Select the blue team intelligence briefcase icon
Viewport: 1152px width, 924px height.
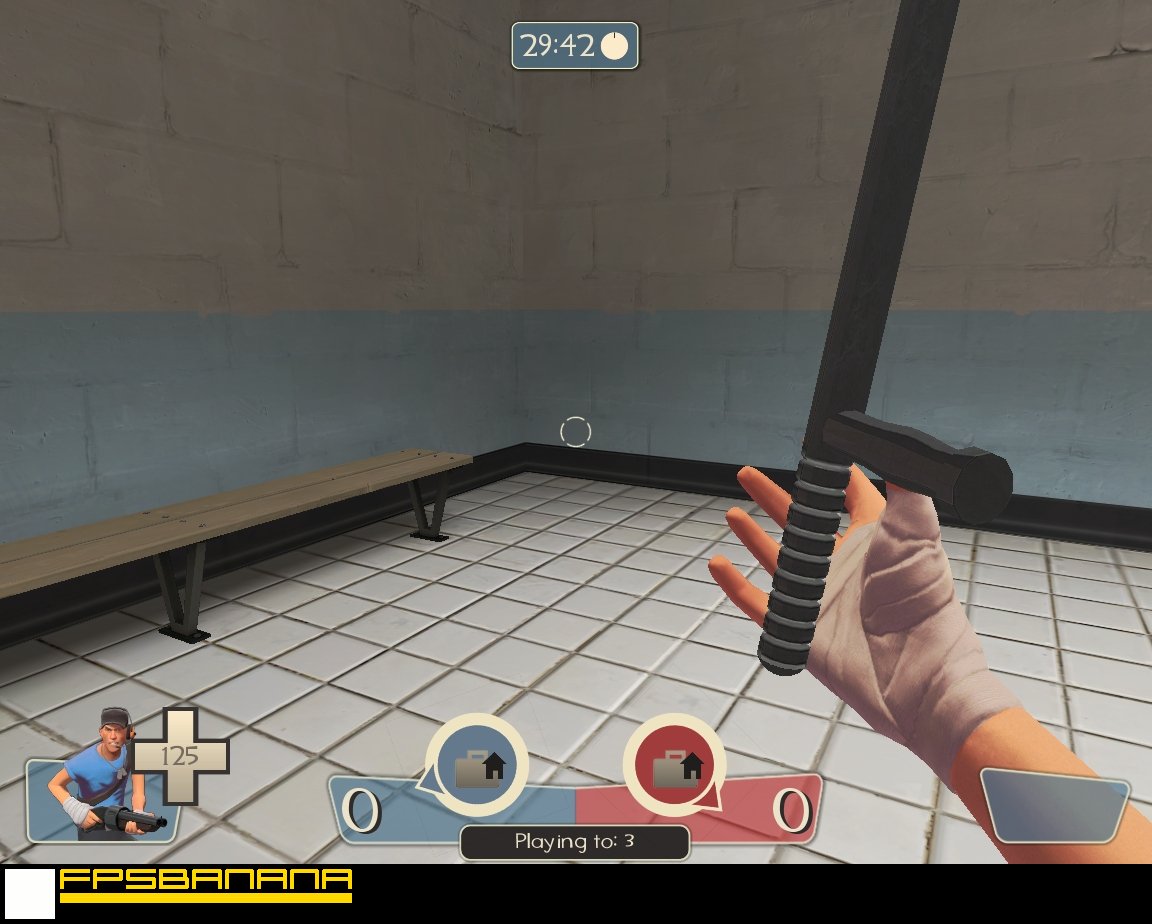point(478,766)
